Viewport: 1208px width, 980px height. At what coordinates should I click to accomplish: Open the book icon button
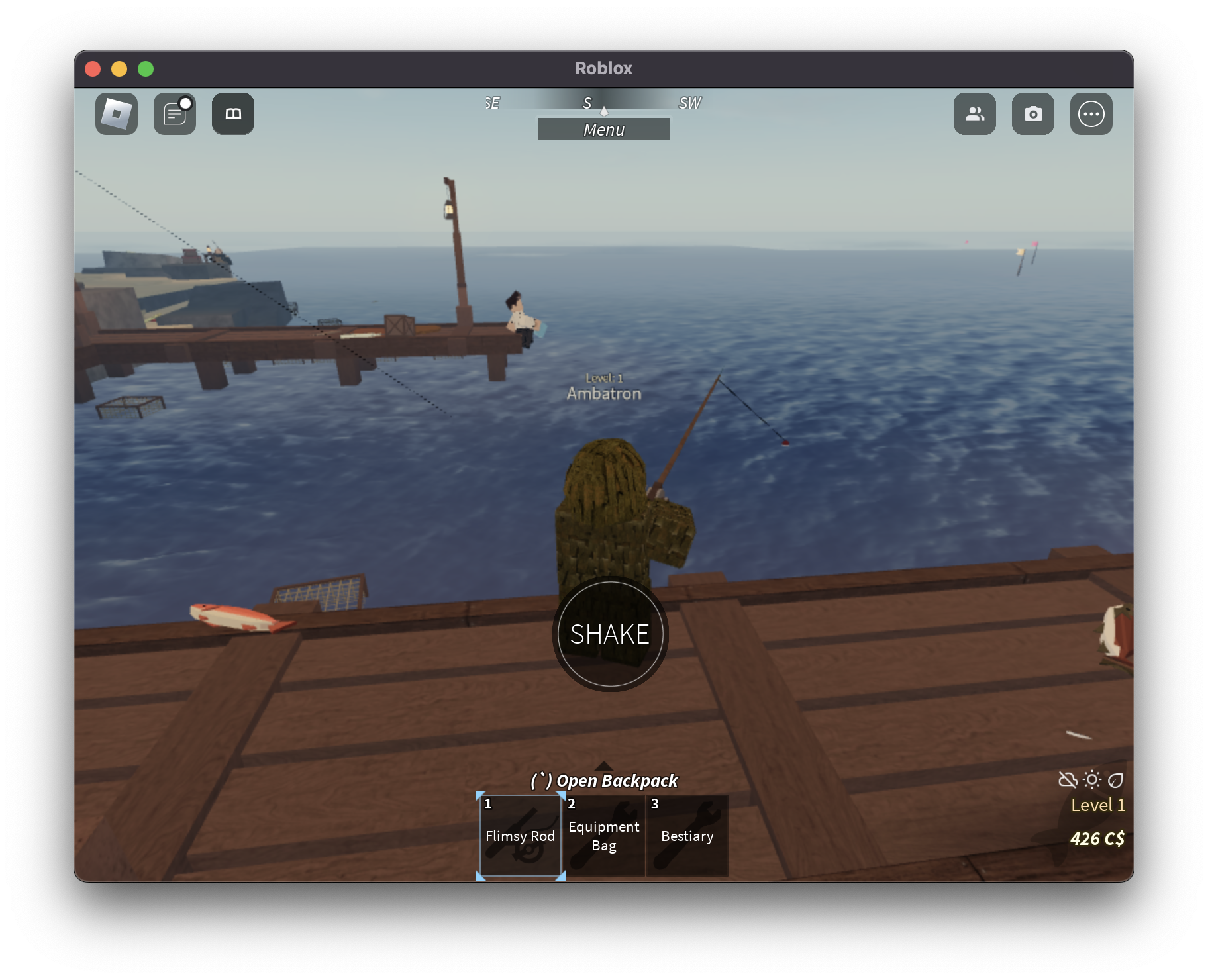click(x=233, y=114)
